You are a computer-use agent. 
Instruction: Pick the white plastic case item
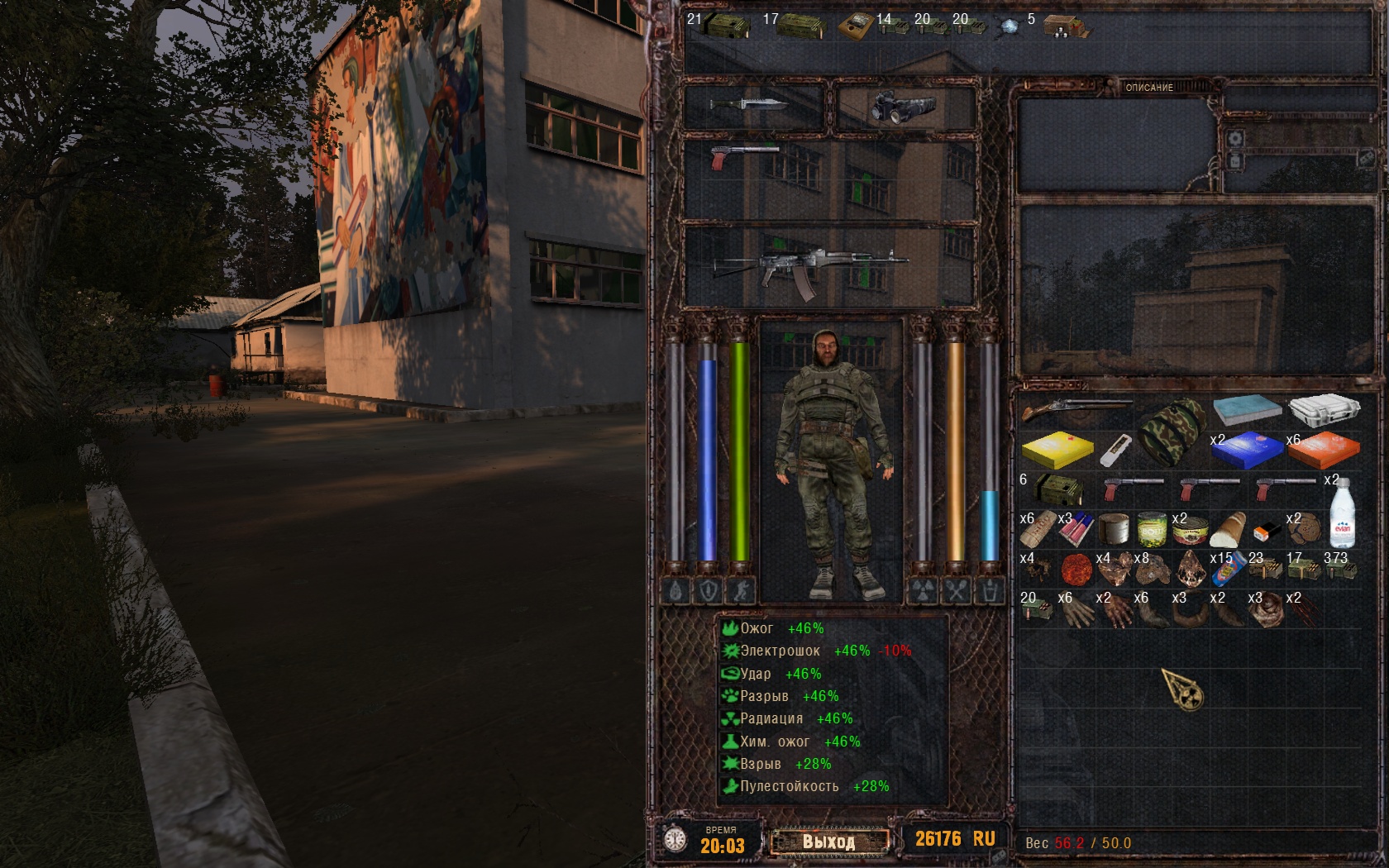click(1325, 408)
